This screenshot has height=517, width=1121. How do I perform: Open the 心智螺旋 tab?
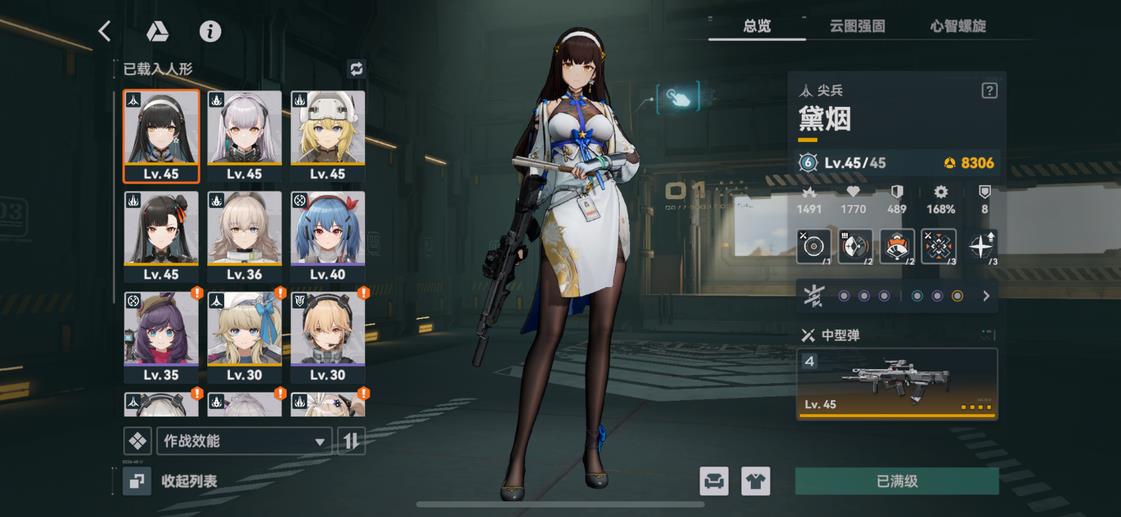coord(958,26)
